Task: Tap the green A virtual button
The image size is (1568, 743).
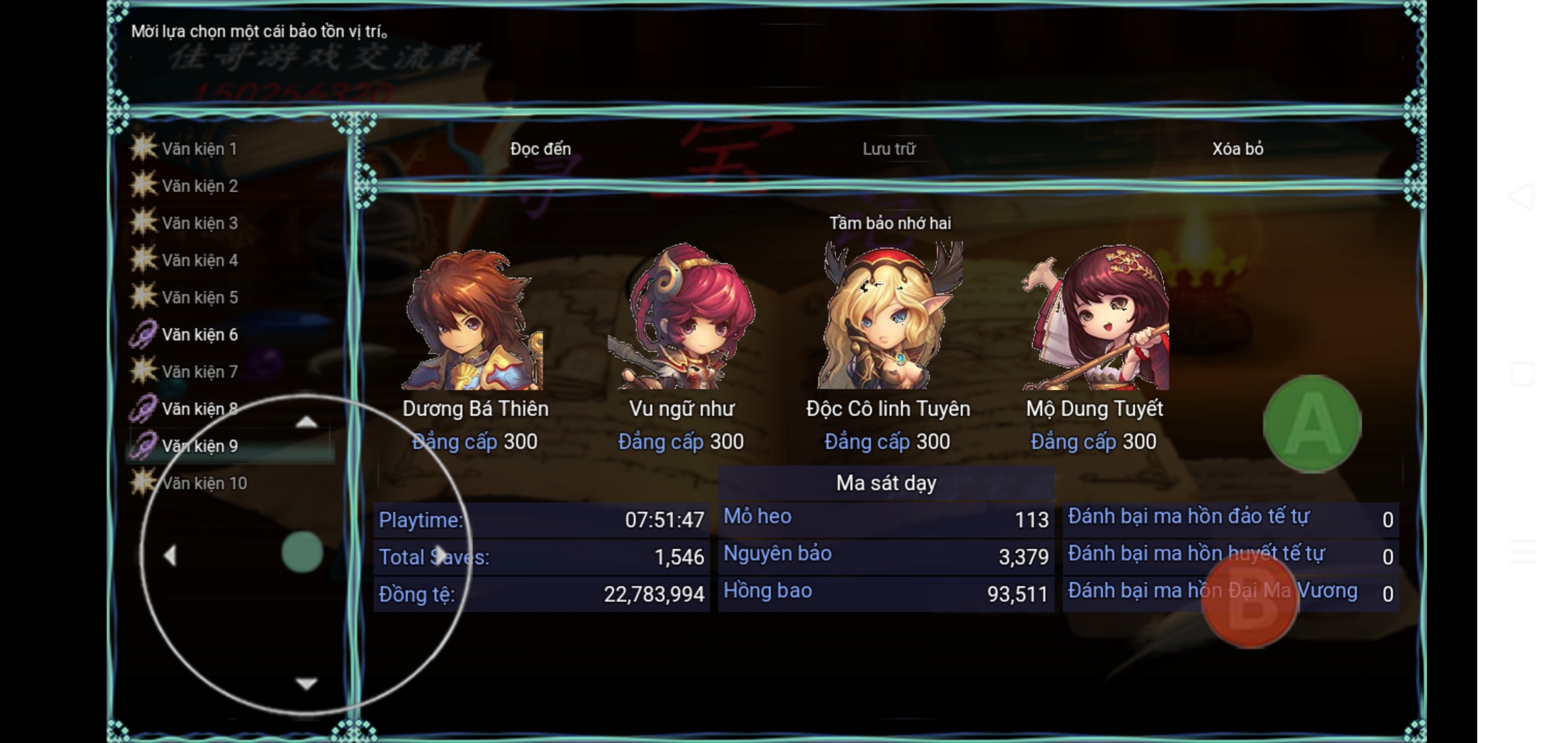Action: click(x=1311, y=423)
